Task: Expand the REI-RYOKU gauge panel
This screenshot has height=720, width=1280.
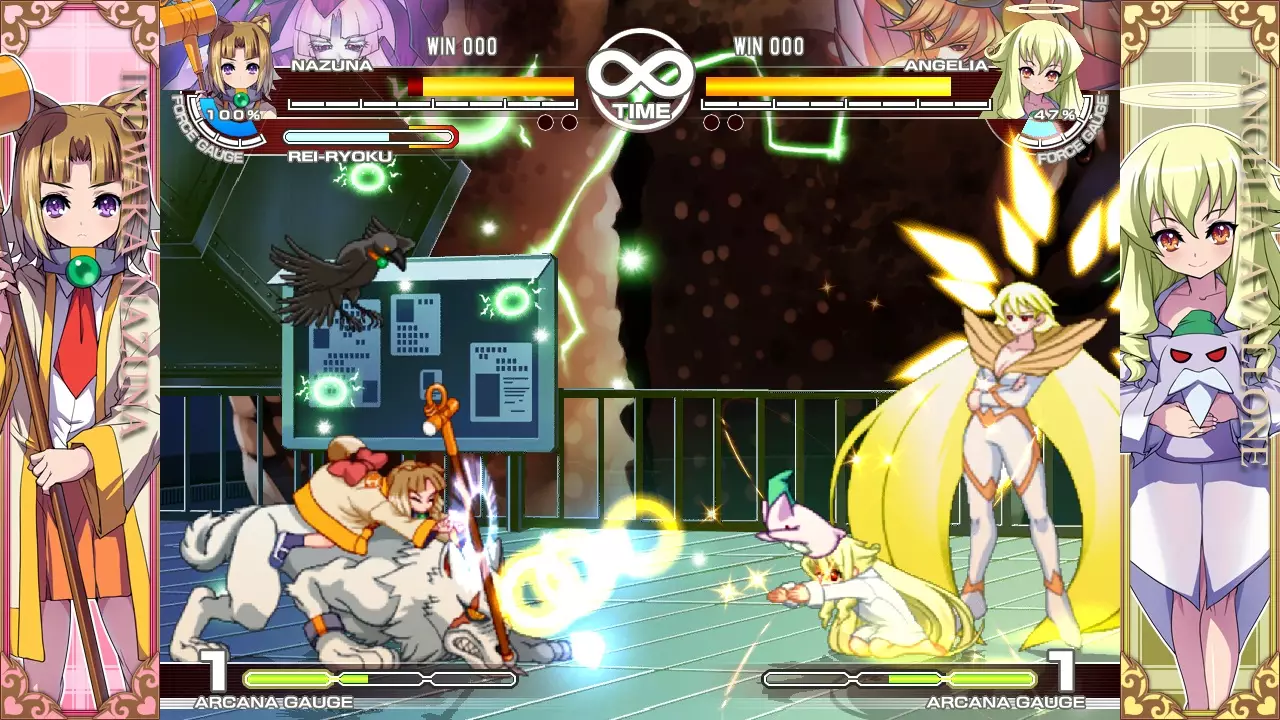Action: coord(370,138)
